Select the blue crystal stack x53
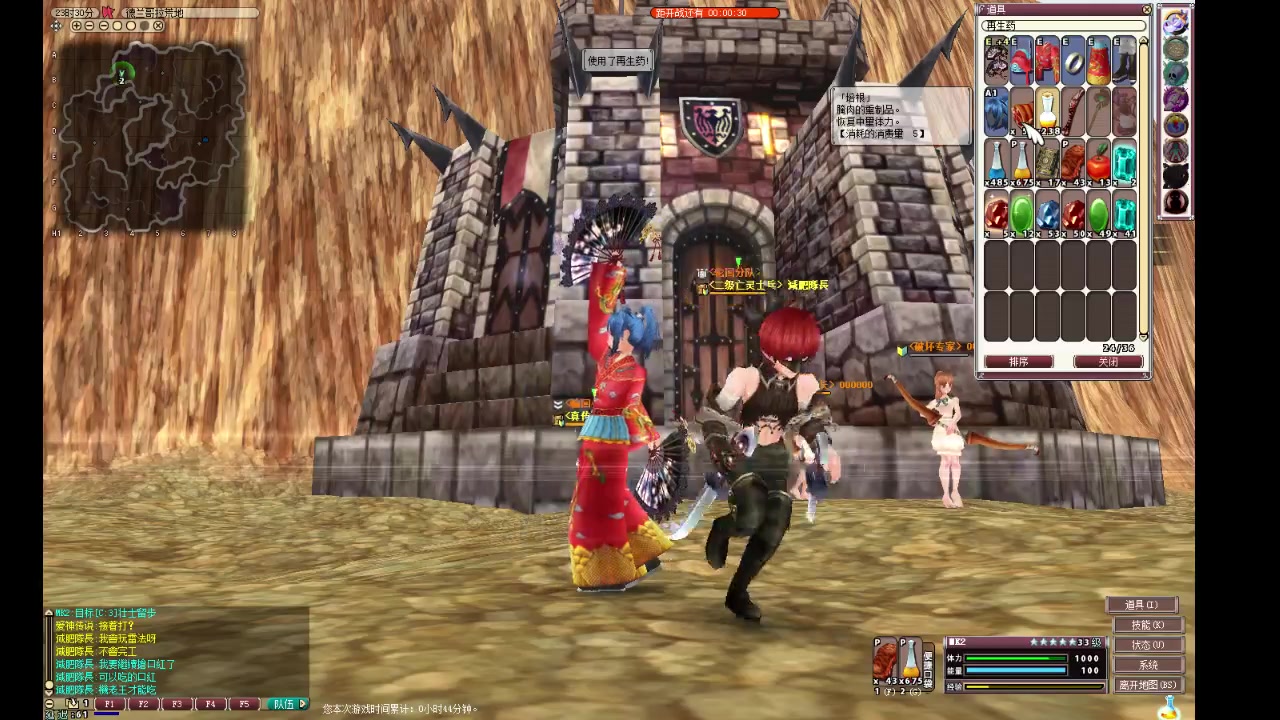 coord(1047,214)
